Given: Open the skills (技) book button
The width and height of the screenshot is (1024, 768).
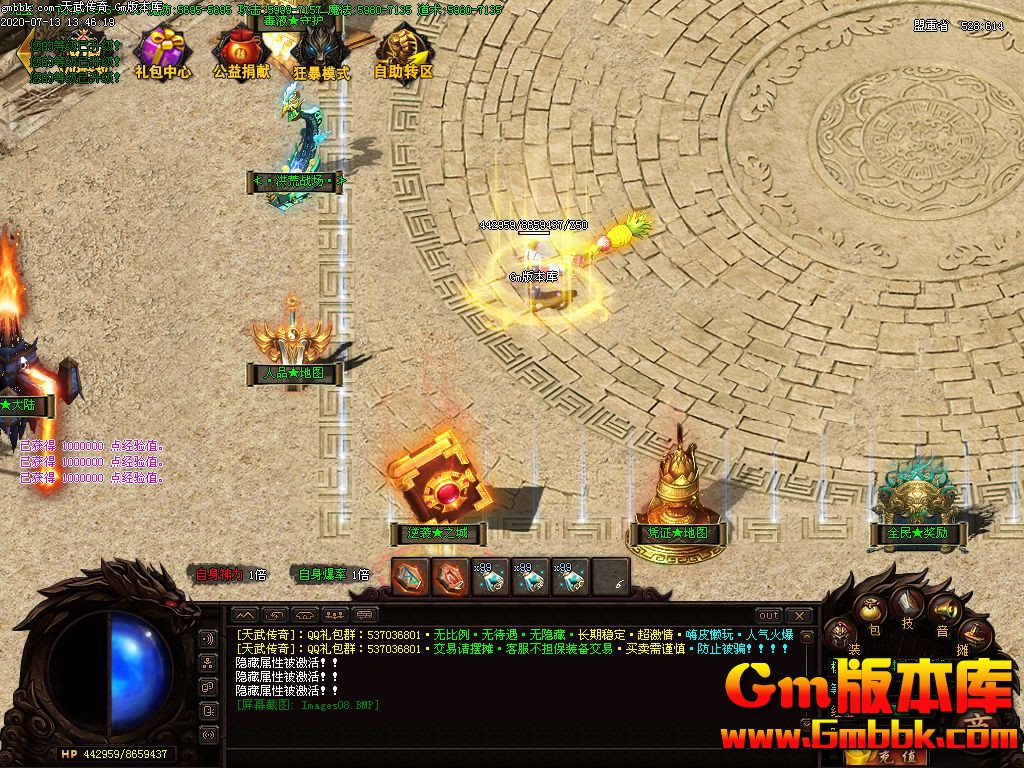Looking at the screenshot, I should tap(908, 604).
